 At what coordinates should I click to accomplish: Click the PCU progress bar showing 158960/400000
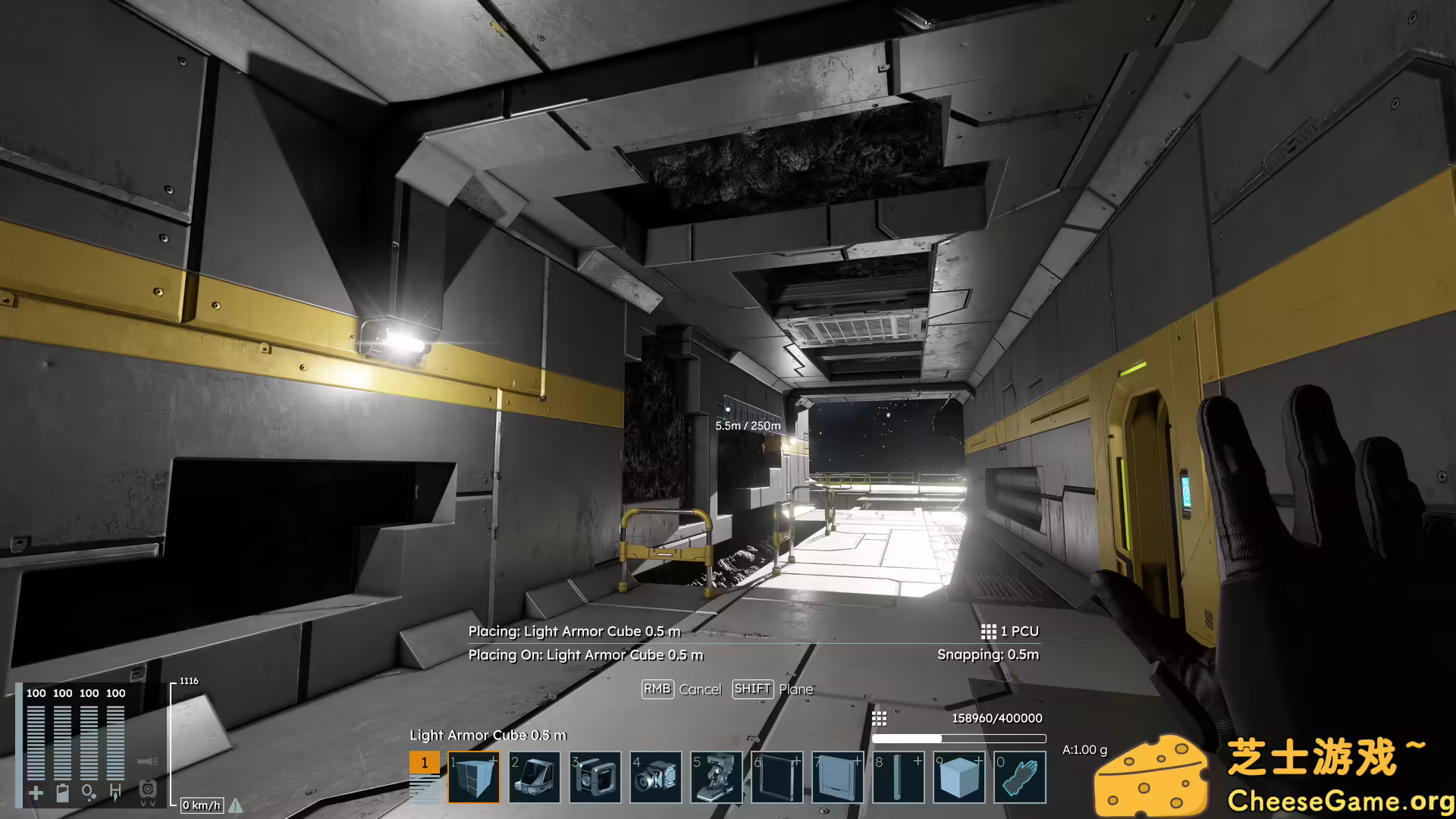[959, 739]
